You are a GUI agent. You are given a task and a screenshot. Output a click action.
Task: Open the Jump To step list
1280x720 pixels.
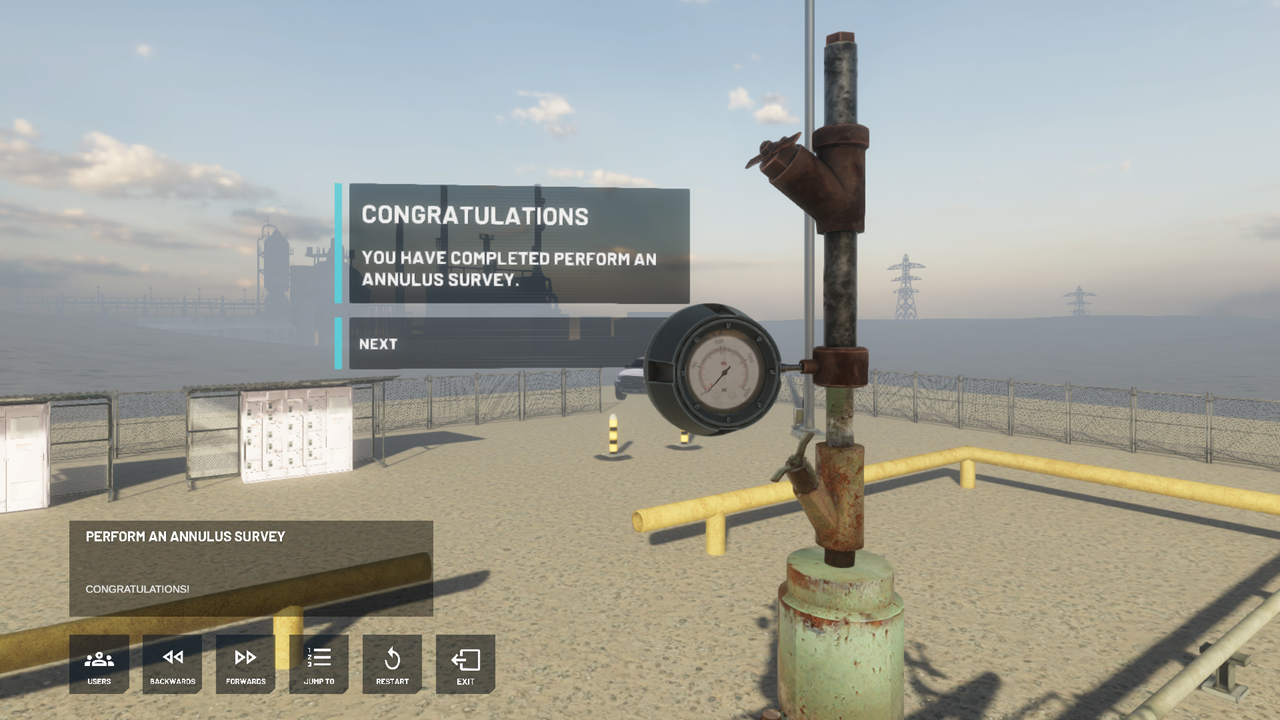coord(319,664)
